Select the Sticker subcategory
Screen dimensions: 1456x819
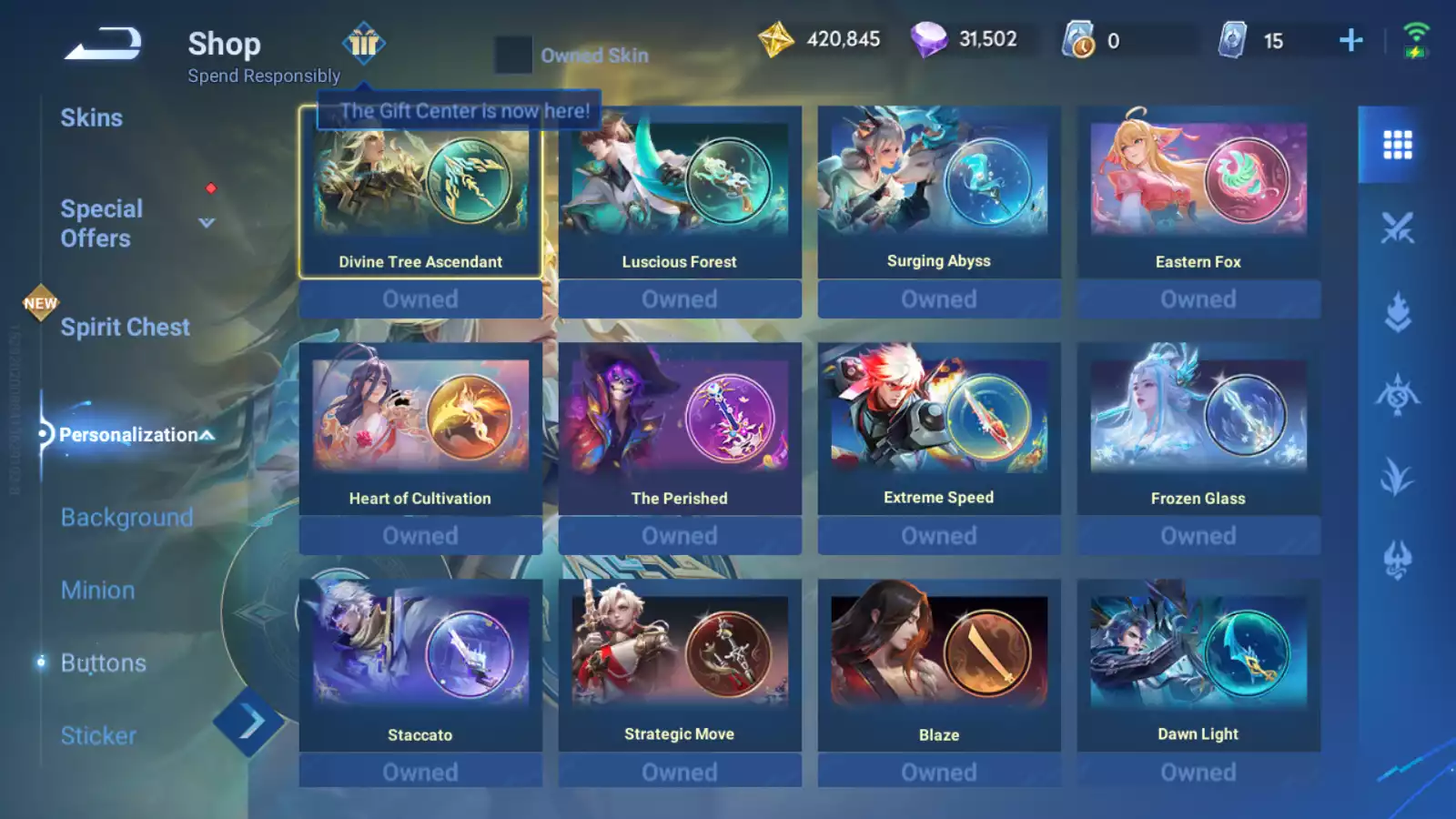[98, 735]
